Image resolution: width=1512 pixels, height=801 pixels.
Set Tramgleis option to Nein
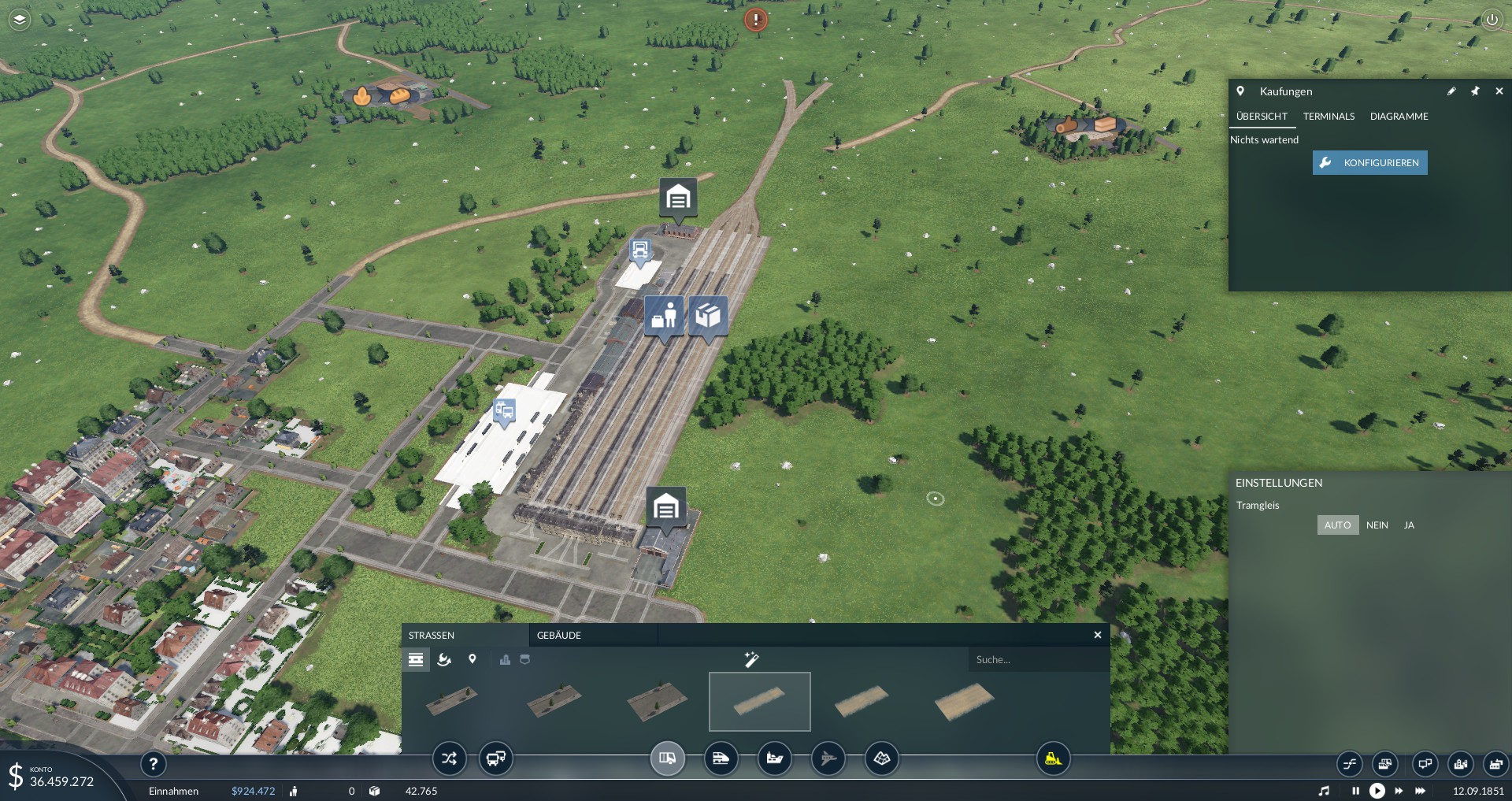click(x=1377, y=525)
